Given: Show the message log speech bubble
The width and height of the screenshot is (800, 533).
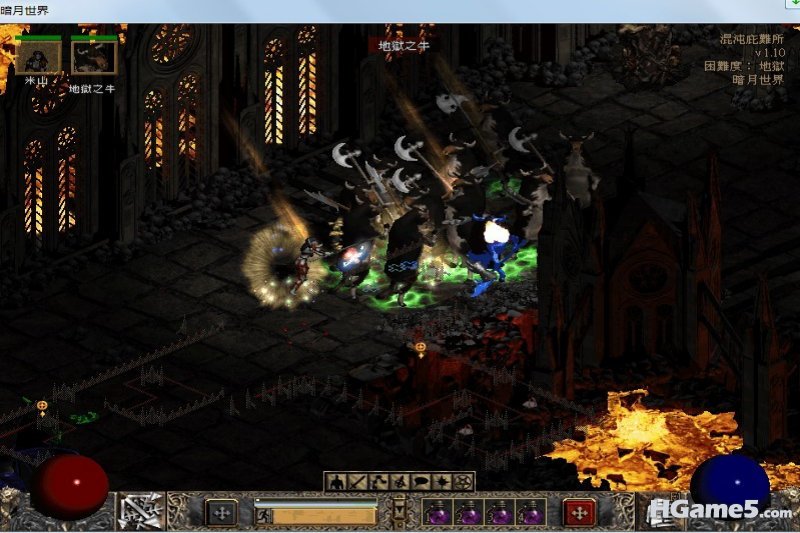Looking at the screenshot, I should pos(419,482).
